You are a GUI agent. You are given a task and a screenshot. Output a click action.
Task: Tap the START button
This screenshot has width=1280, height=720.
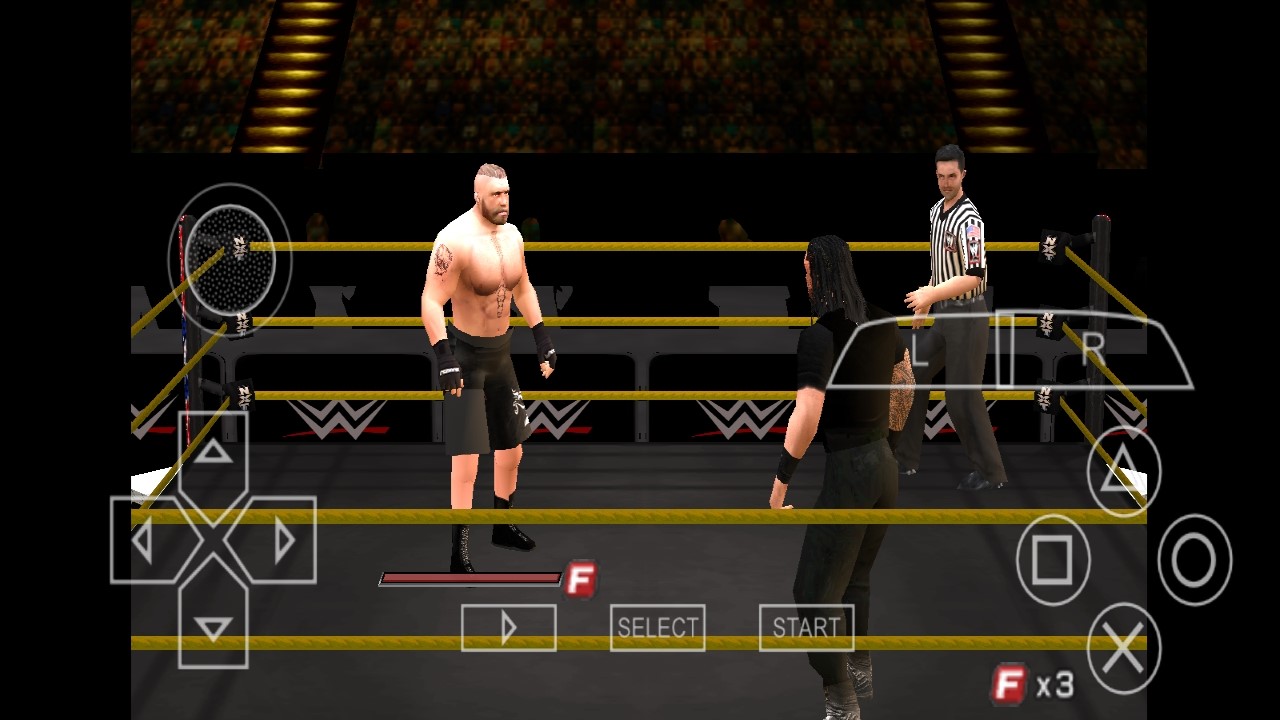[806, 628]
